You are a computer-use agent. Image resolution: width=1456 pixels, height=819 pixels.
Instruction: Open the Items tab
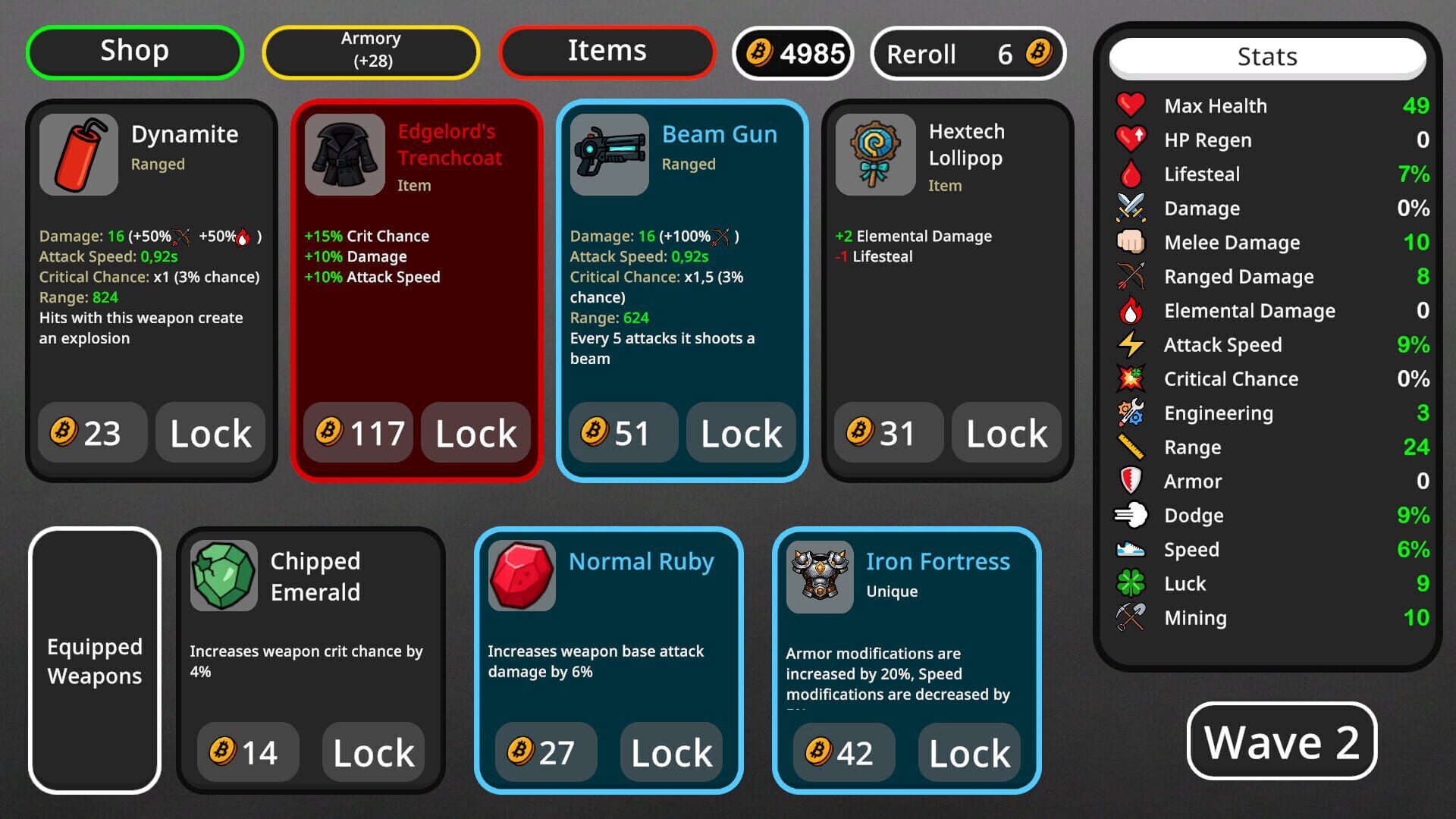(x=607, y=50)
